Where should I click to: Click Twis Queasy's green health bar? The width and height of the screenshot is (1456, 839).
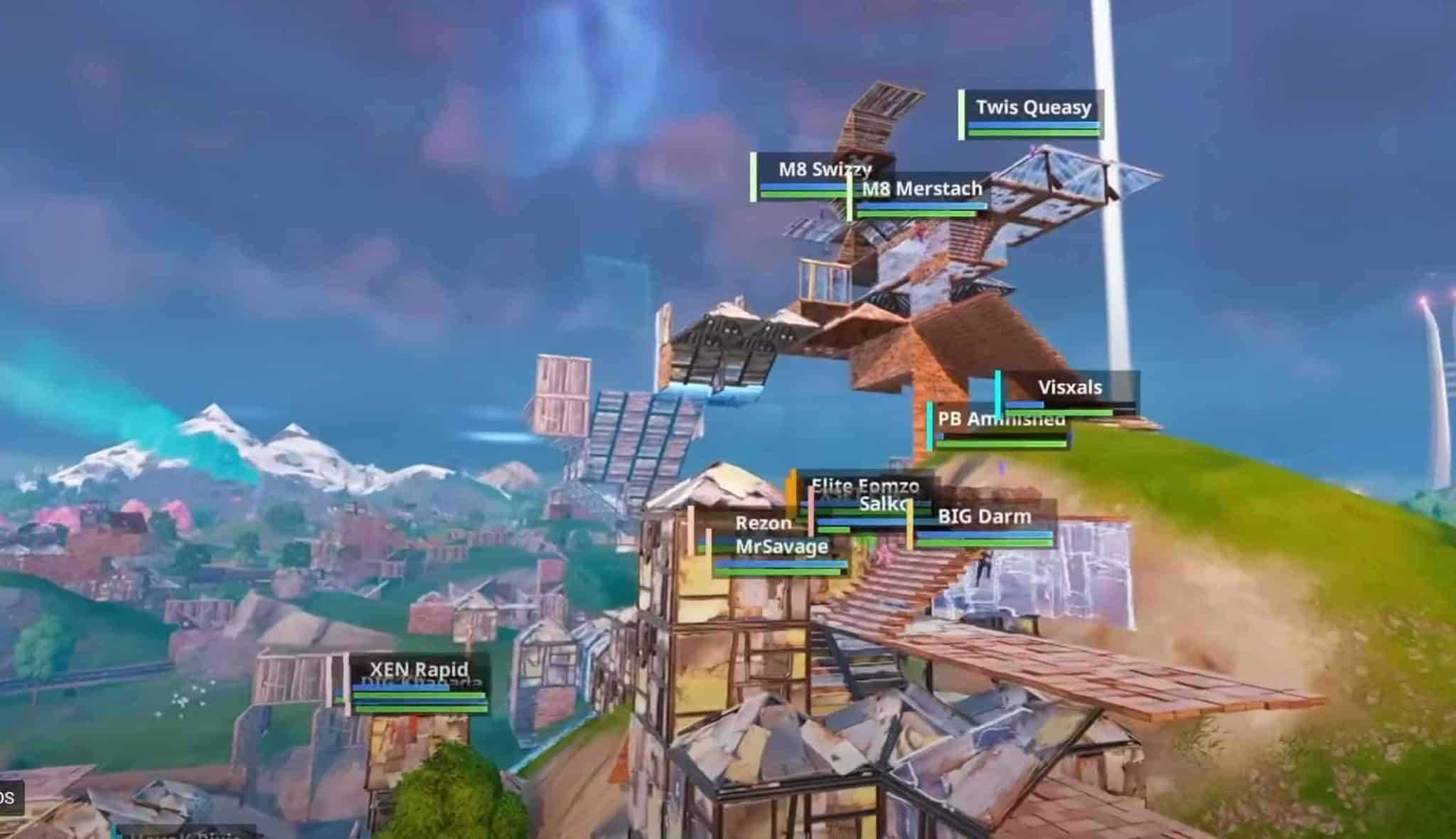1030,131
